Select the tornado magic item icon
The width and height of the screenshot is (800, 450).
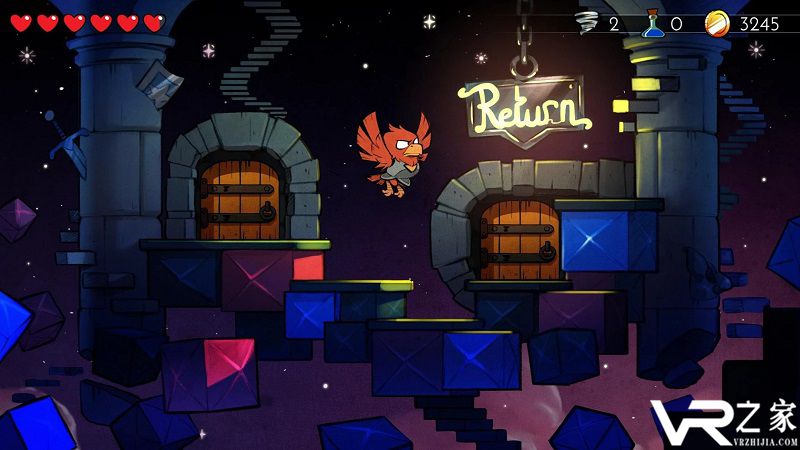click(587, 23)
